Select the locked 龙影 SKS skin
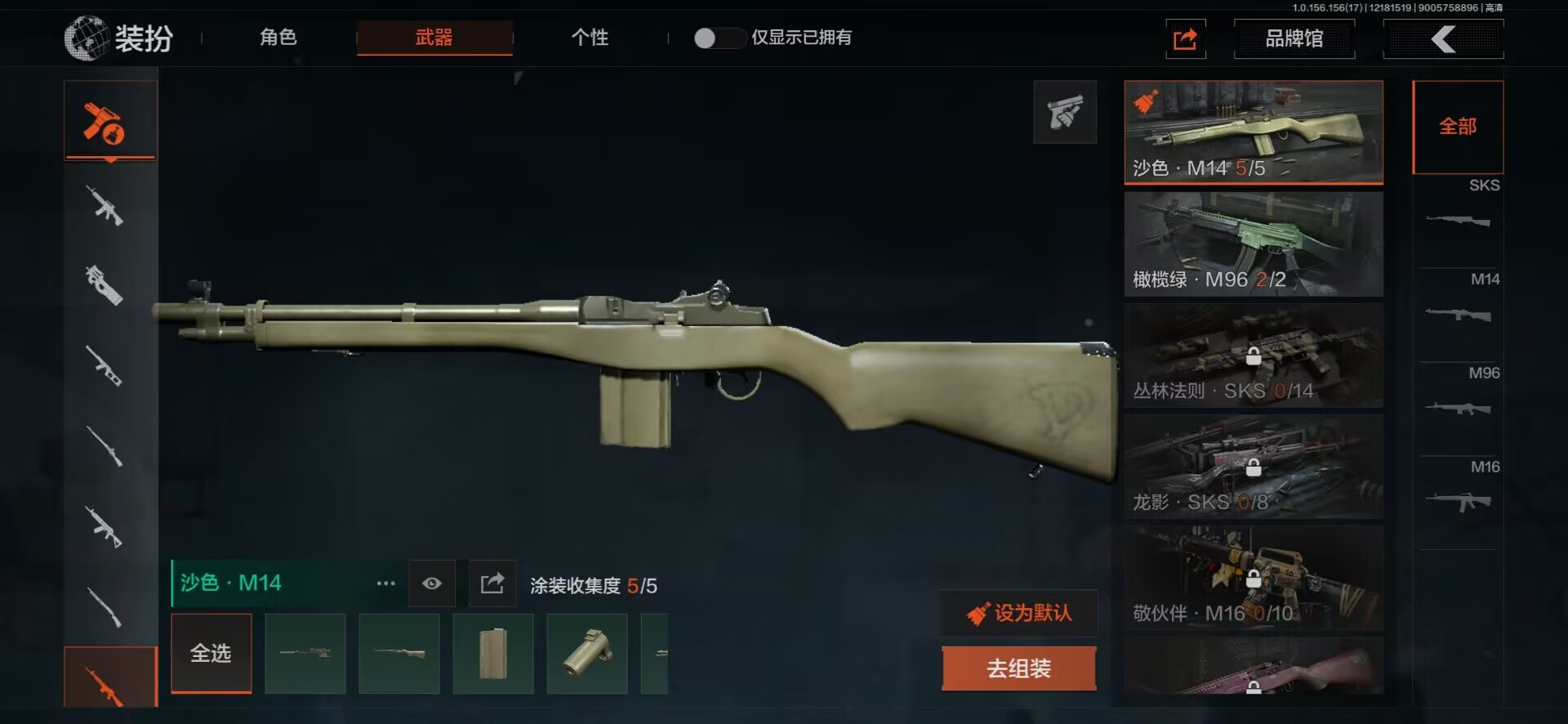The width and height of the screenshot is (1568, 724). pos(1253,467)
